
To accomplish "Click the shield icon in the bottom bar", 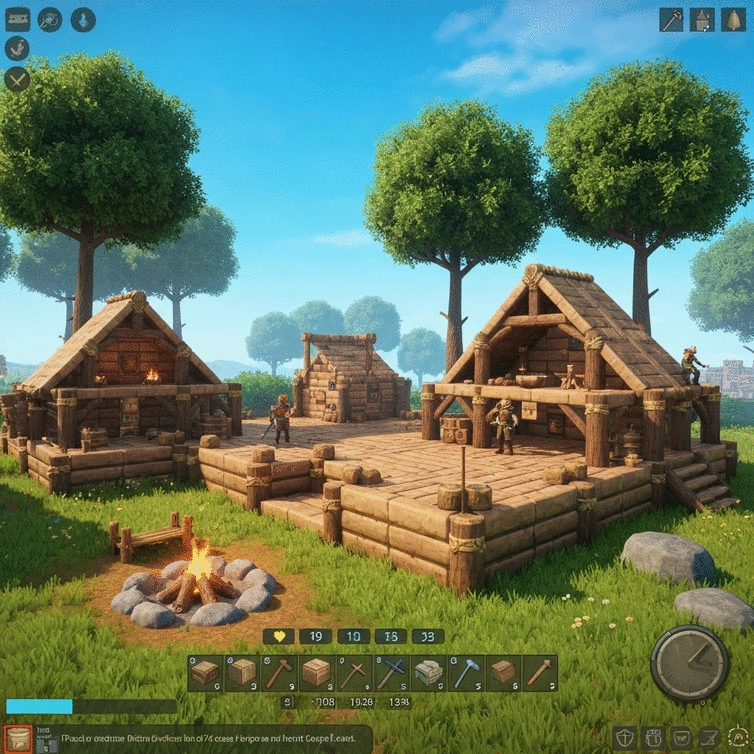I will click(624, 739).
